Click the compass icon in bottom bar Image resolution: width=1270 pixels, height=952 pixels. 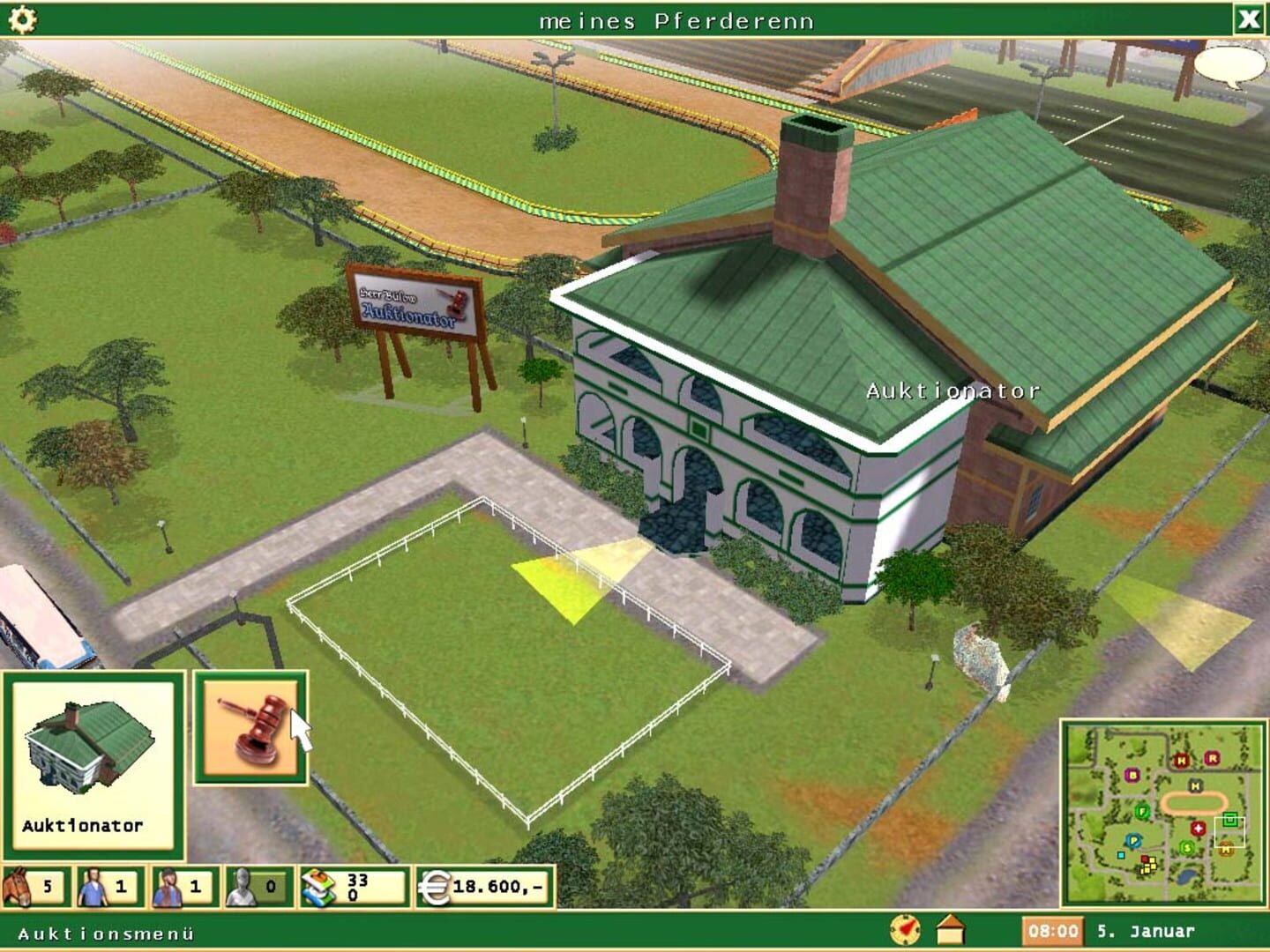pyautogui.click(x=905, y=927)
